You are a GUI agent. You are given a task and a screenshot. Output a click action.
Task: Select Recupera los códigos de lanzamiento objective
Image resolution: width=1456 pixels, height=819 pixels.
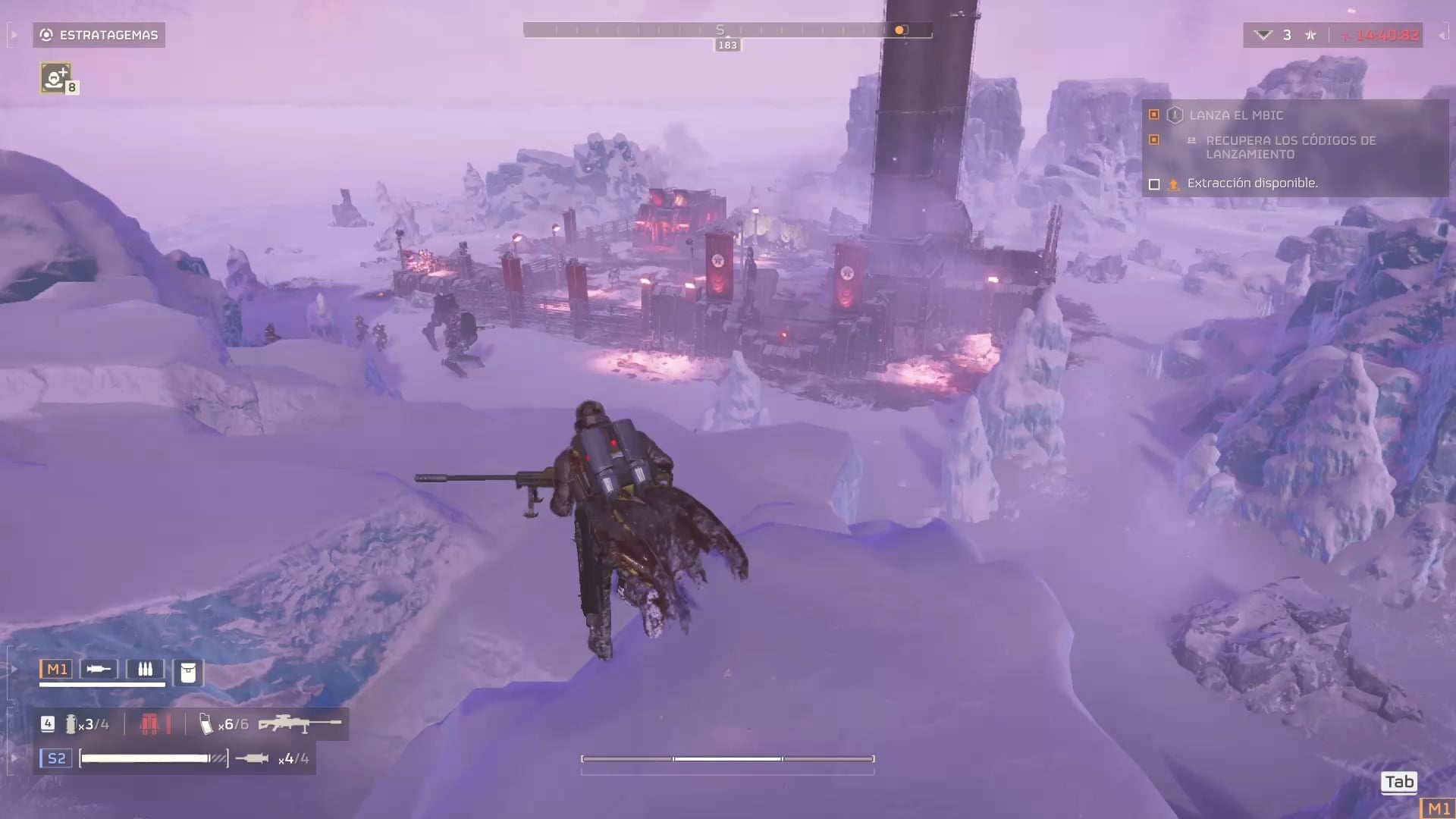pyautogui.click(x=1290, y=147)
